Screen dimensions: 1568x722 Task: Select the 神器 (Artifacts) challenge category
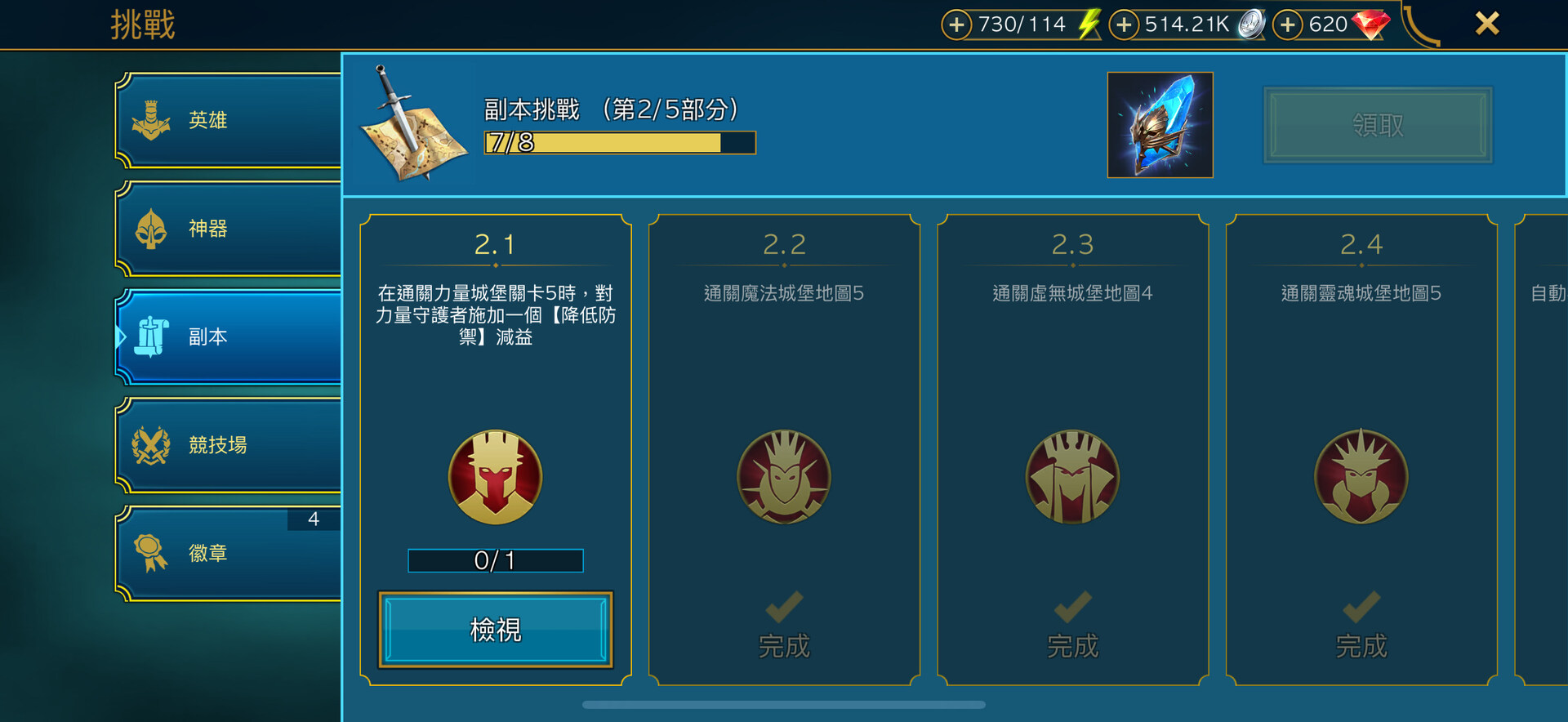[x=229, y=229]
